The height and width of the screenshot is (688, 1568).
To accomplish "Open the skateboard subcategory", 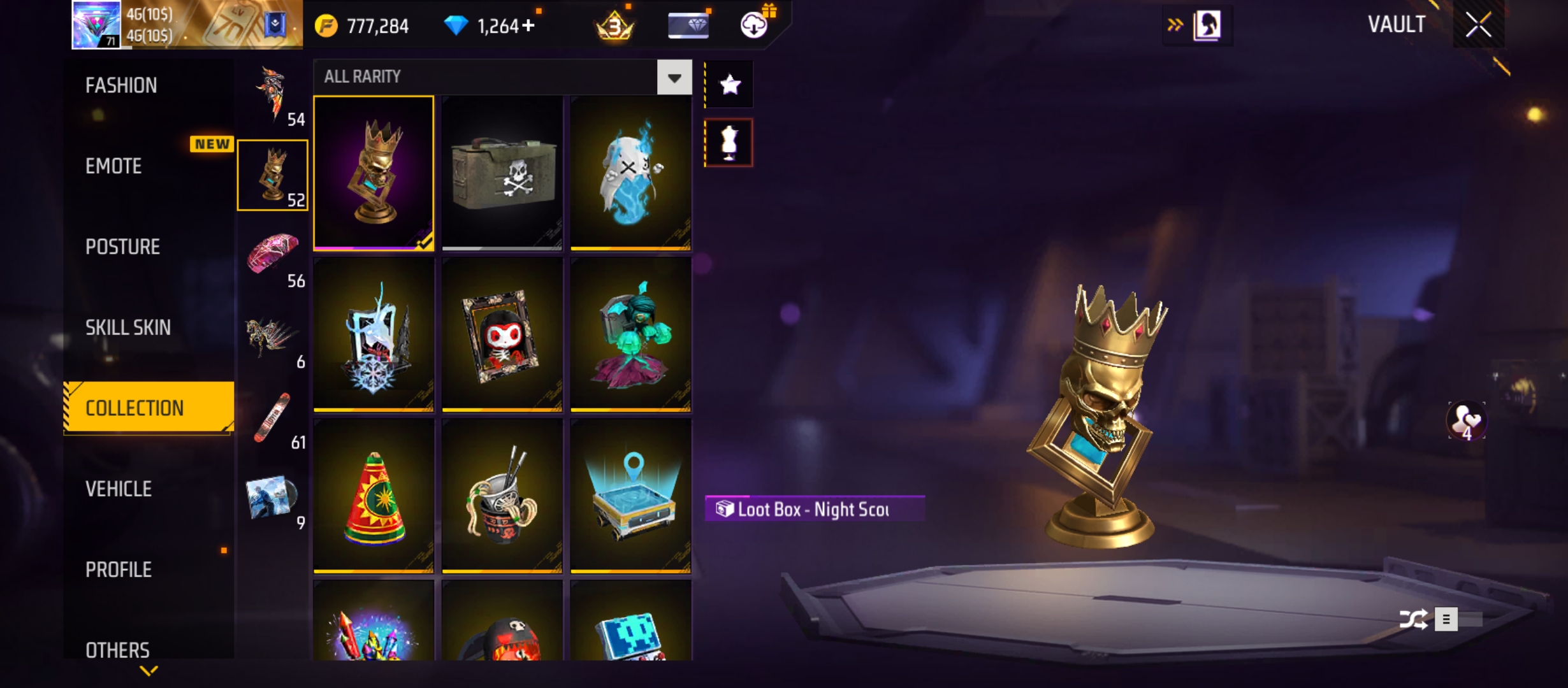I will [x=273, y=418].
